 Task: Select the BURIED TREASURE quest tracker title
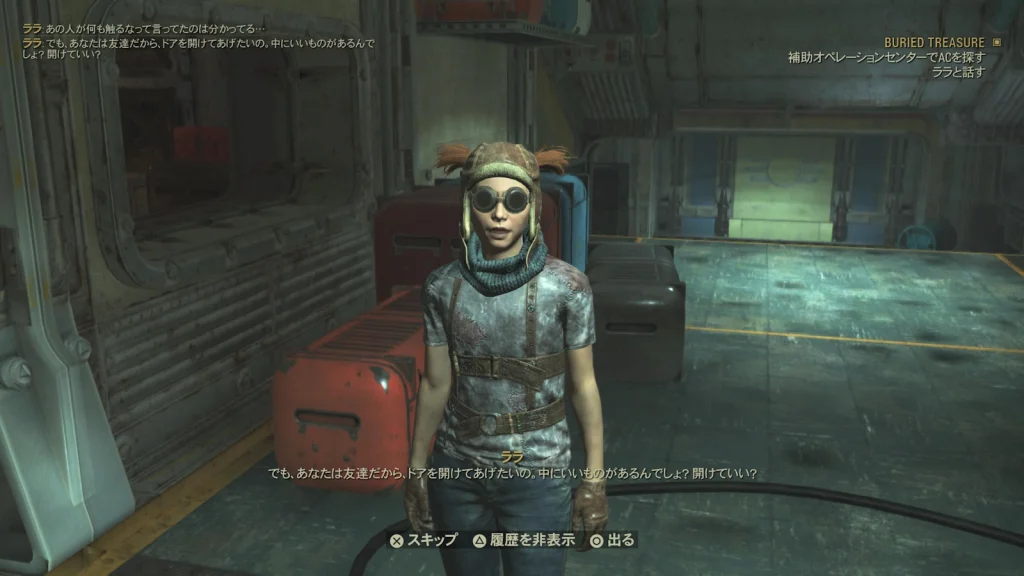934,43
